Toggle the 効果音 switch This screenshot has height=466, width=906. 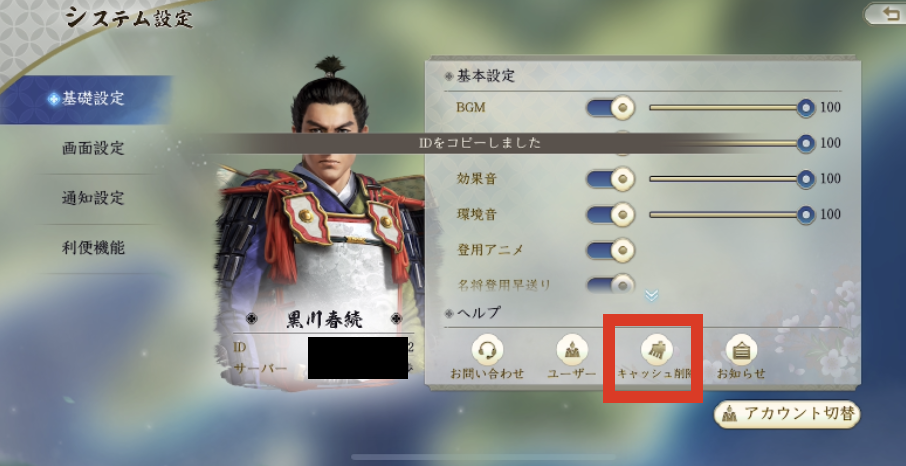tap(611, 179)
